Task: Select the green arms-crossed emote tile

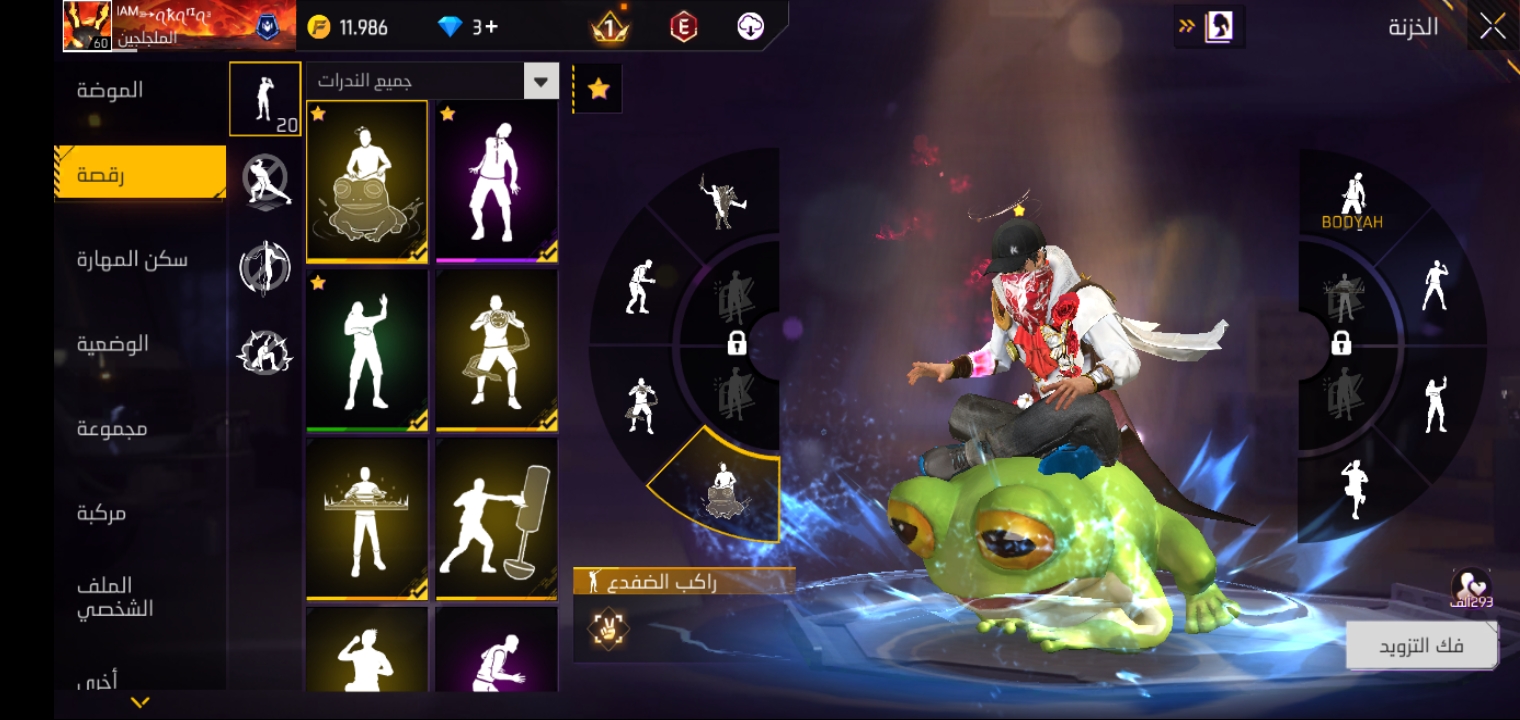Action: coord(367,351)
